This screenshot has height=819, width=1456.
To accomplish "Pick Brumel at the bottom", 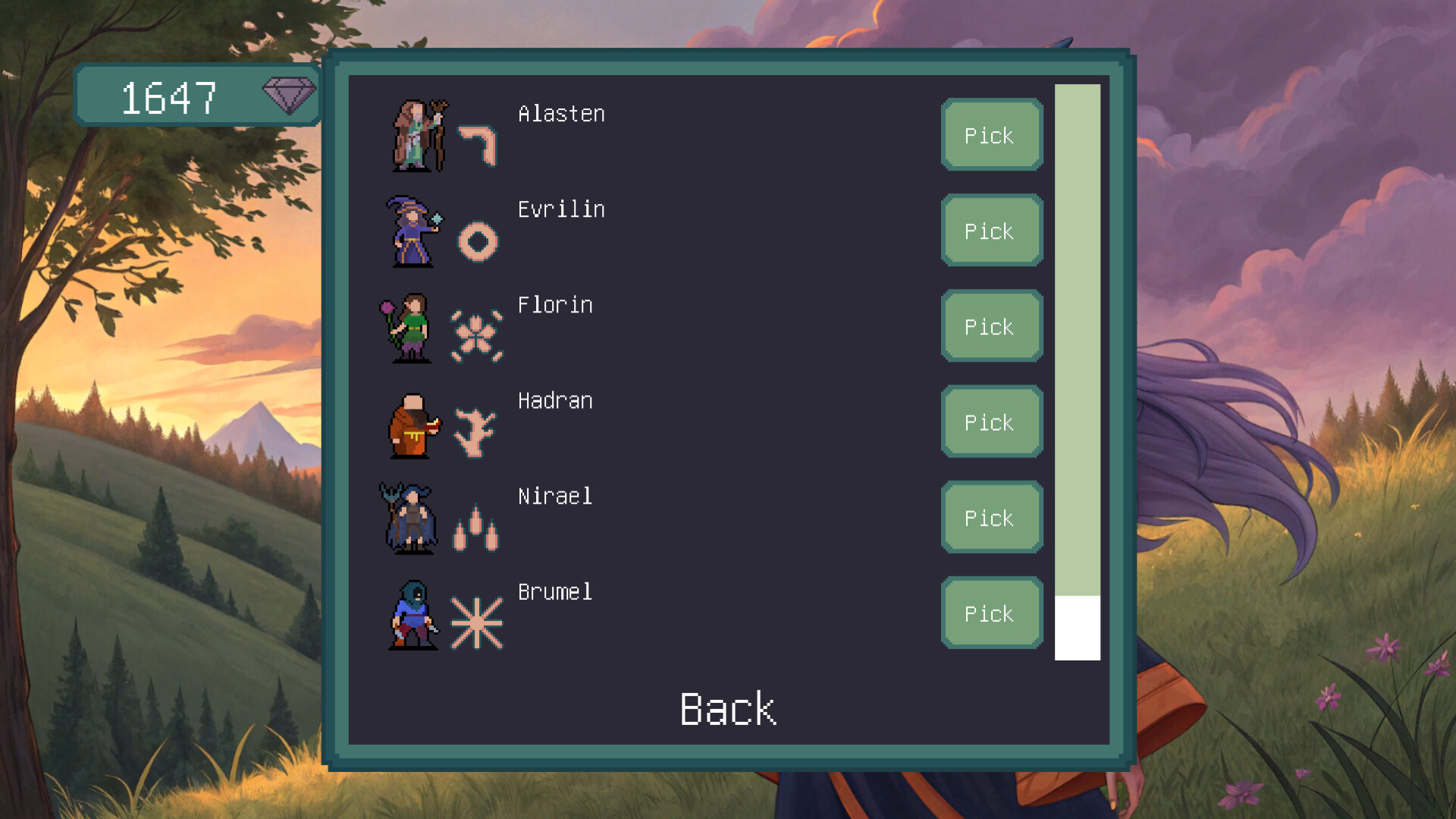I will click(x=991, y=613).
